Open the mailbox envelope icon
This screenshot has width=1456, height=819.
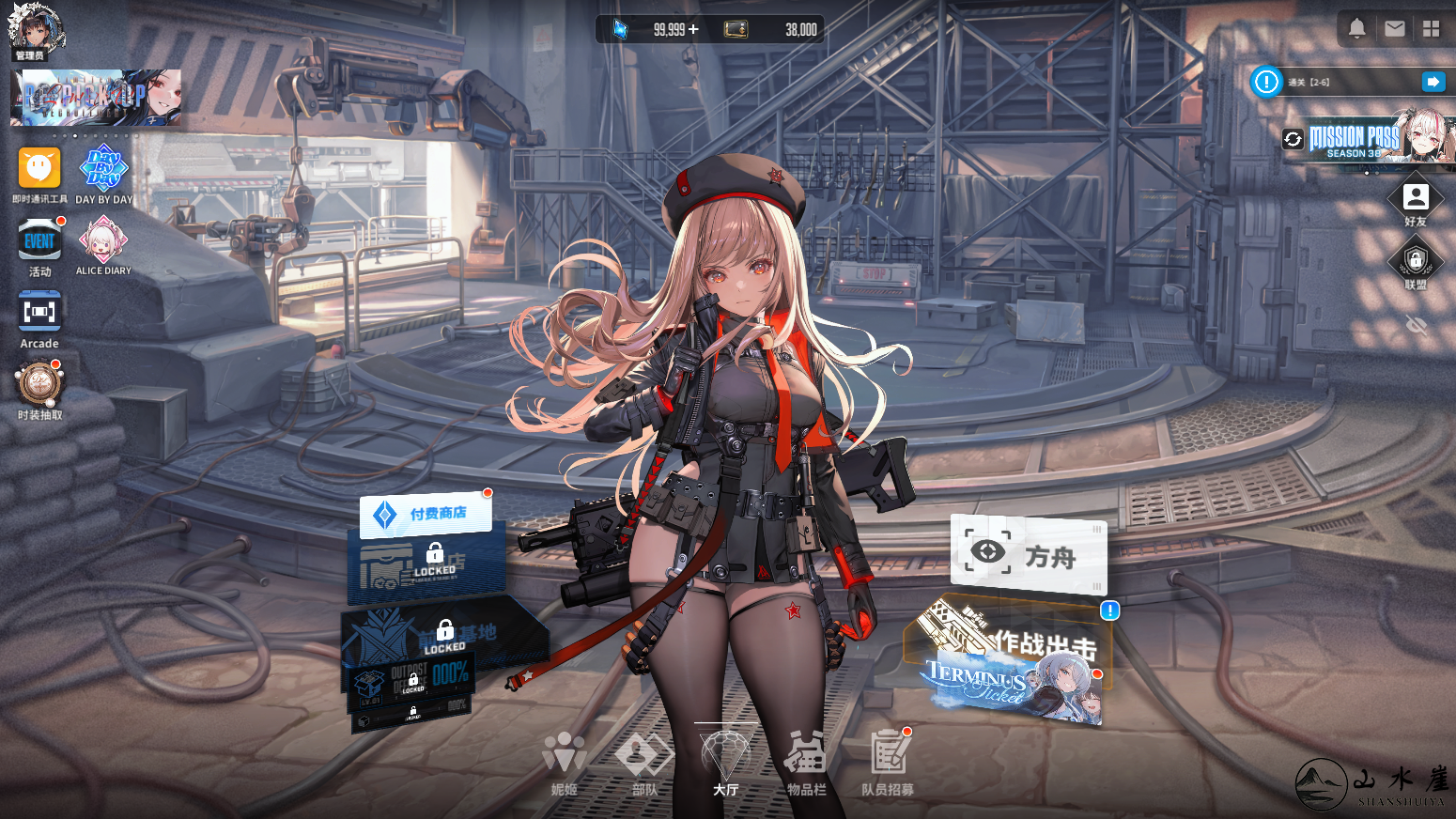[1394, 29]
